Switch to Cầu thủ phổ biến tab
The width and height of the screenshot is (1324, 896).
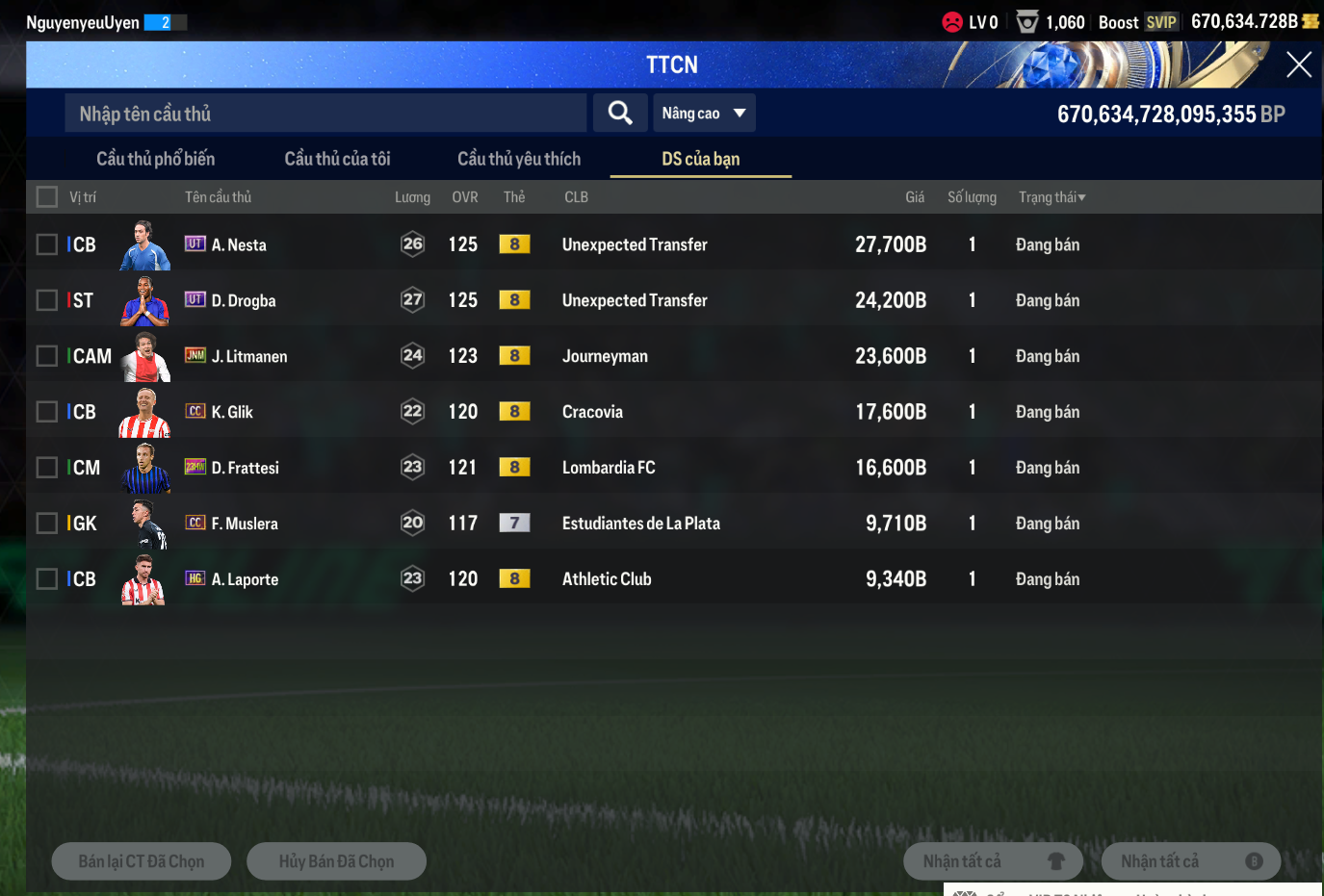(155, 159)
